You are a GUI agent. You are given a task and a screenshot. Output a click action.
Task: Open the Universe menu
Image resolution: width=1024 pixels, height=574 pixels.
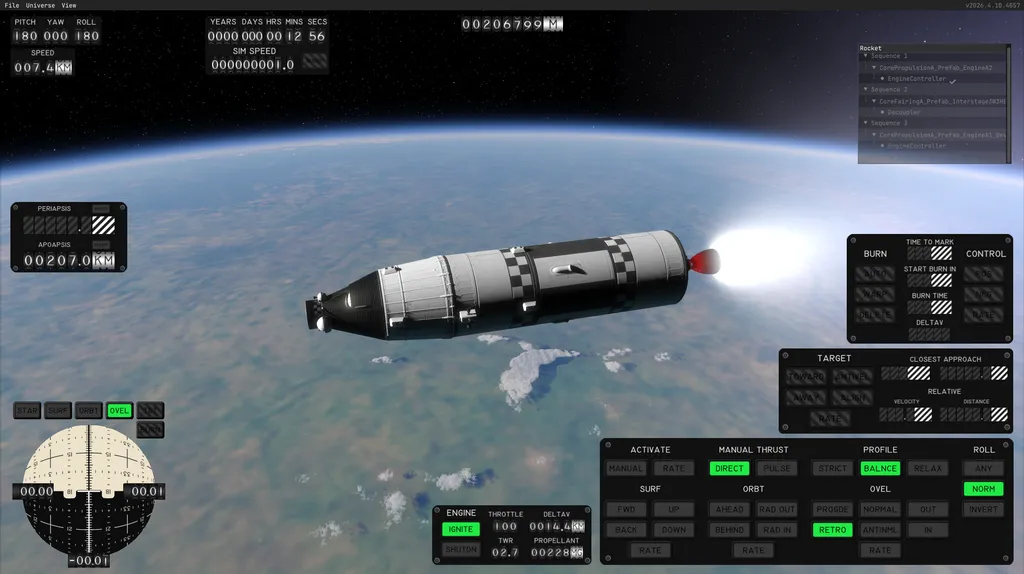pyautogui.click(x=40, y=5)
